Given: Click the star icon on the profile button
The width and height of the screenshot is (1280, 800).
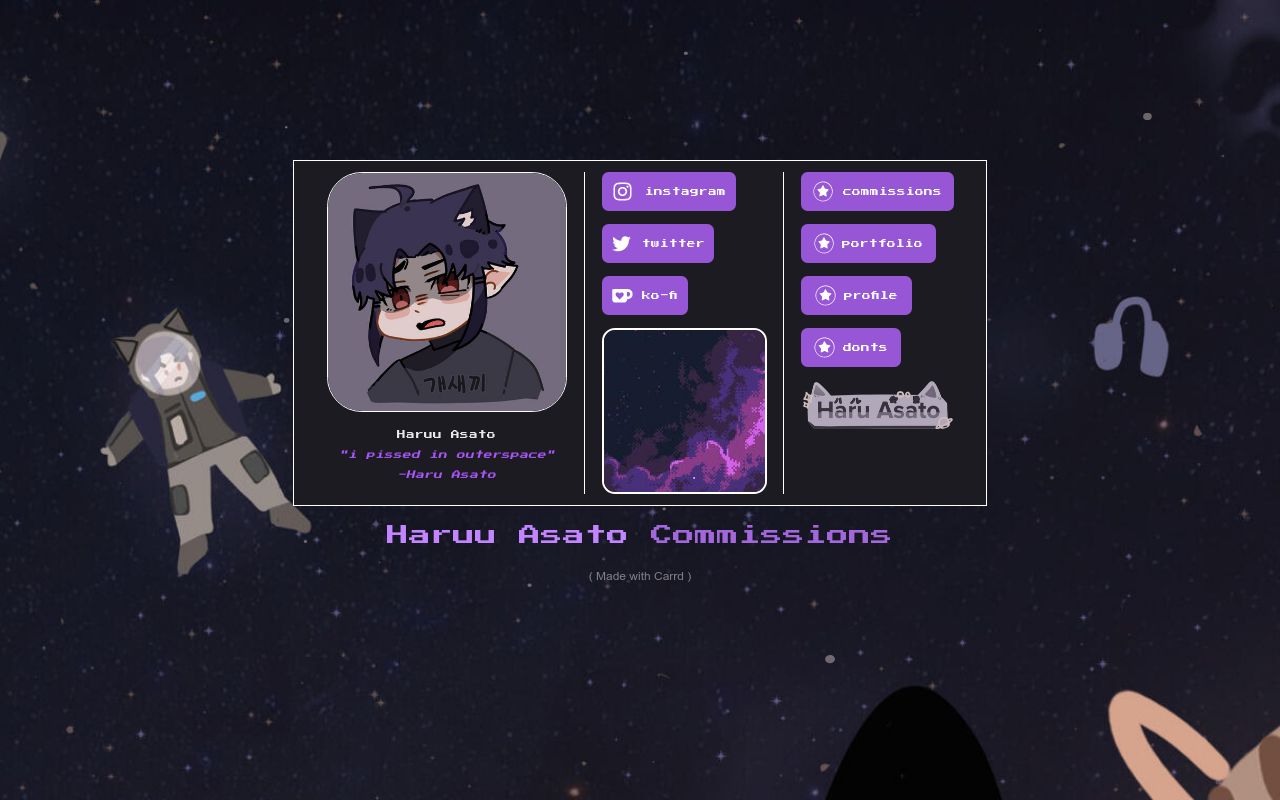Looking at the screenshot, I should tap(824, 295).
